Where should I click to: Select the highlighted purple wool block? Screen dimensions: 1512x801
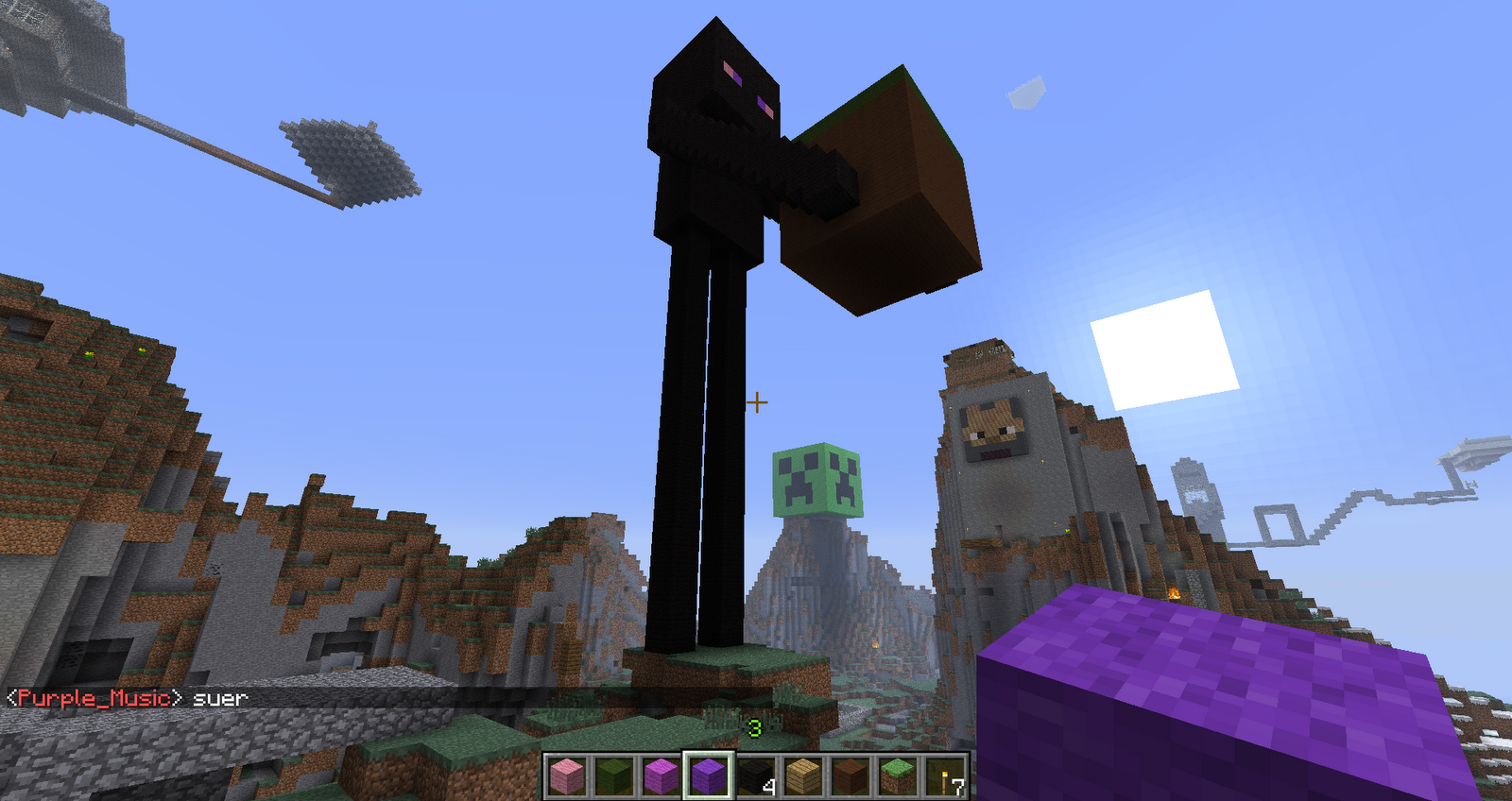(707, 776)
